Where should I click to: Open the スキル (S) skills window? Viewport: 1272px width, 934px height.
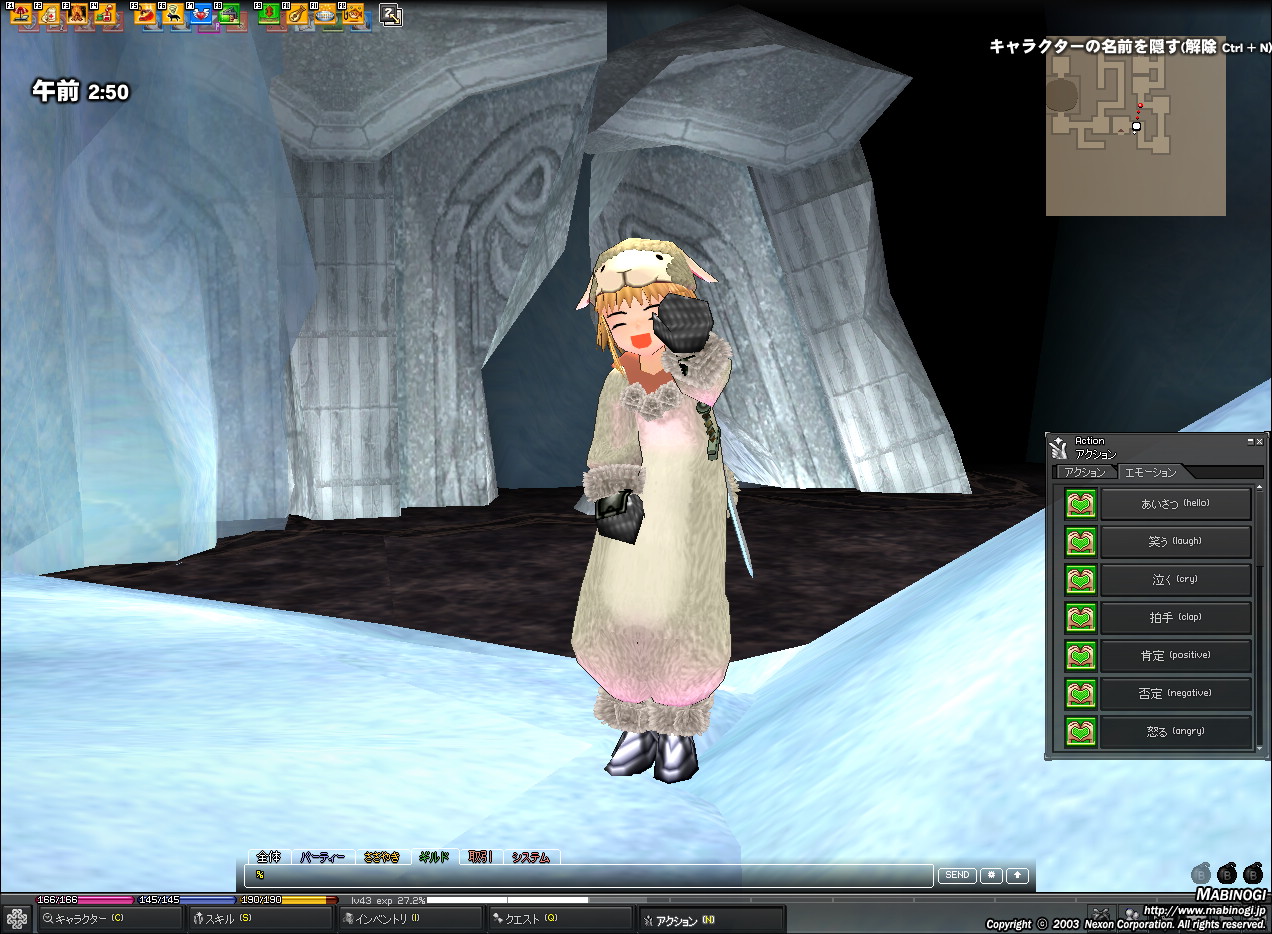point(260,919)
